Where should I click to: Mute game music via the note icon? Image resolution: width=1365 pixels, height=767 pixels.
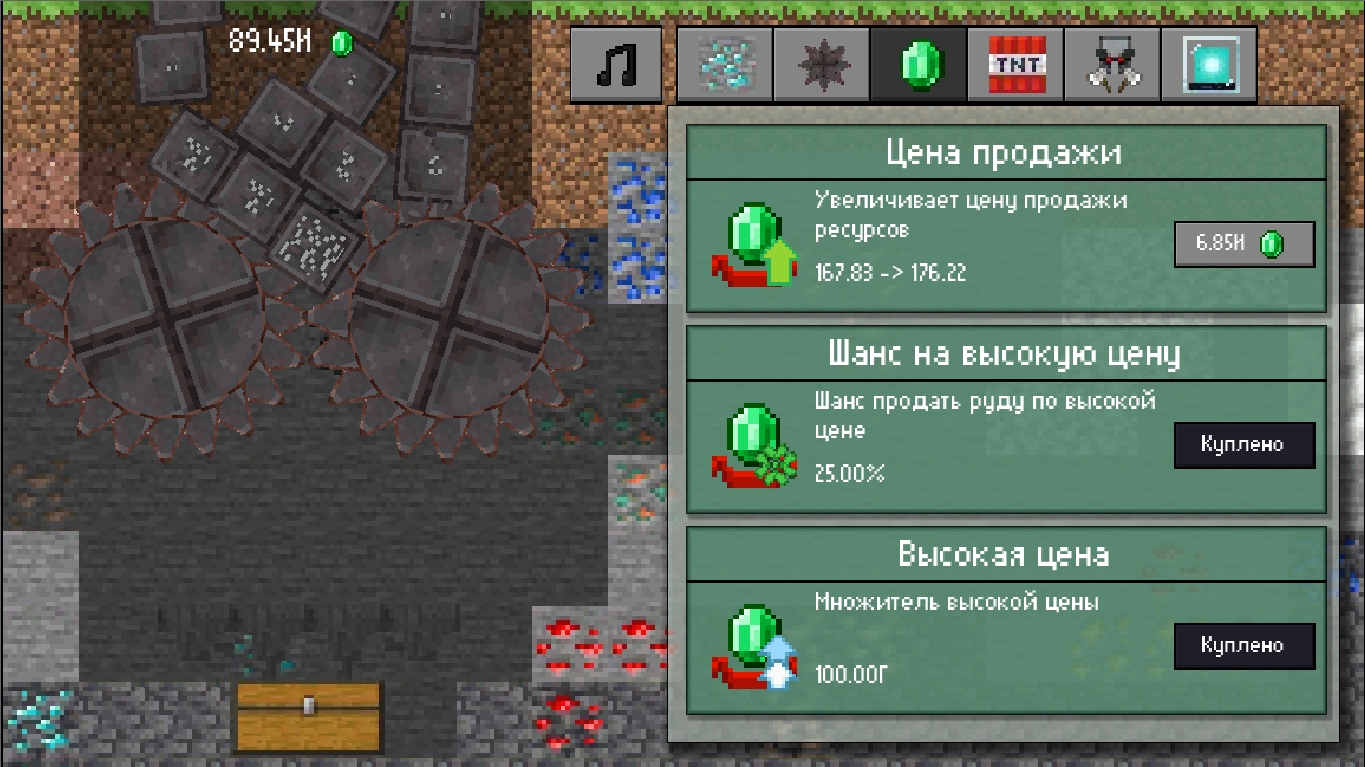click(616, 64)
